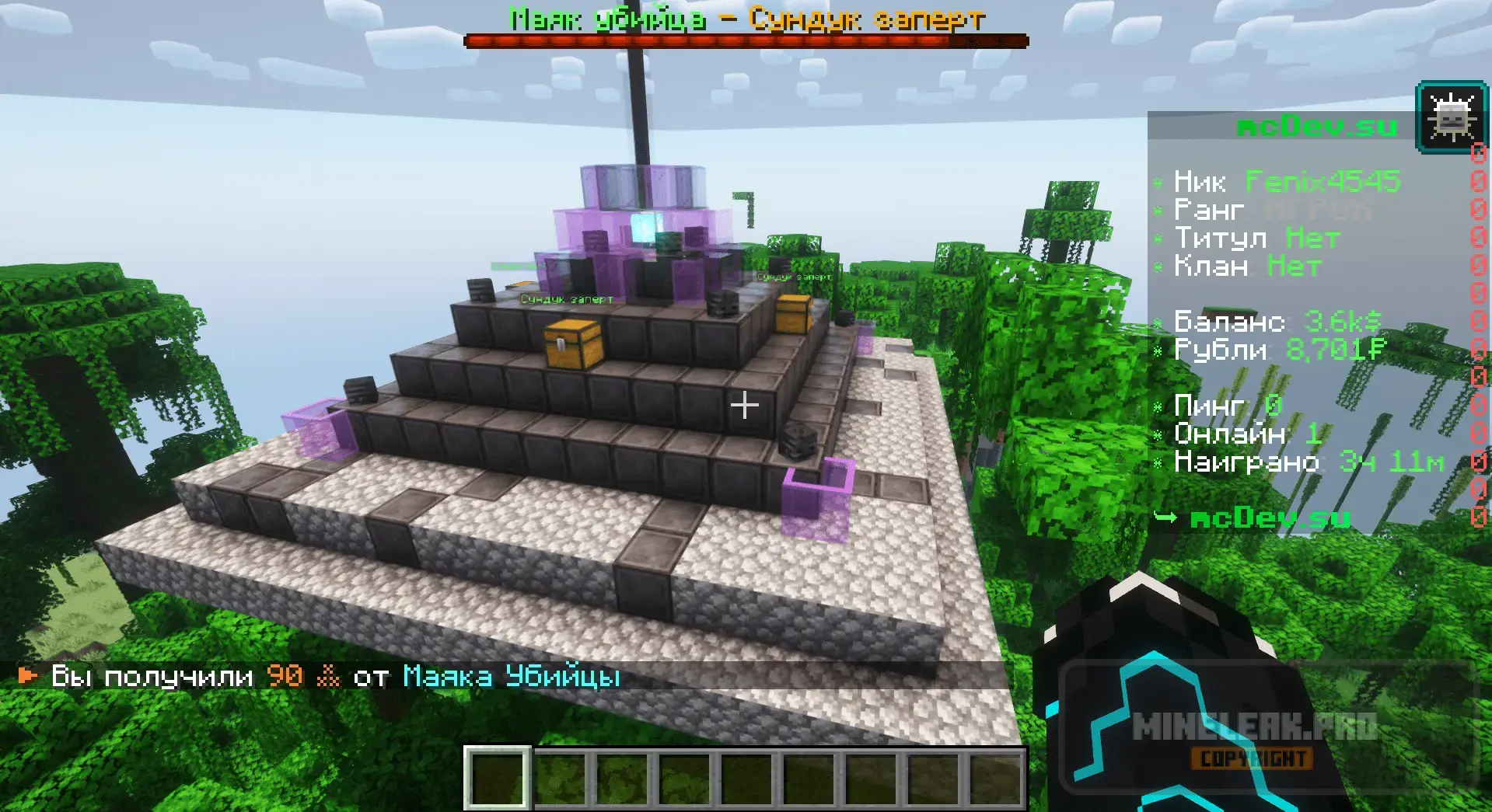Open the mcDev.su link under the scoreboard
The width and height of the screenshot is (1492, 812).
coord(1269,518)
